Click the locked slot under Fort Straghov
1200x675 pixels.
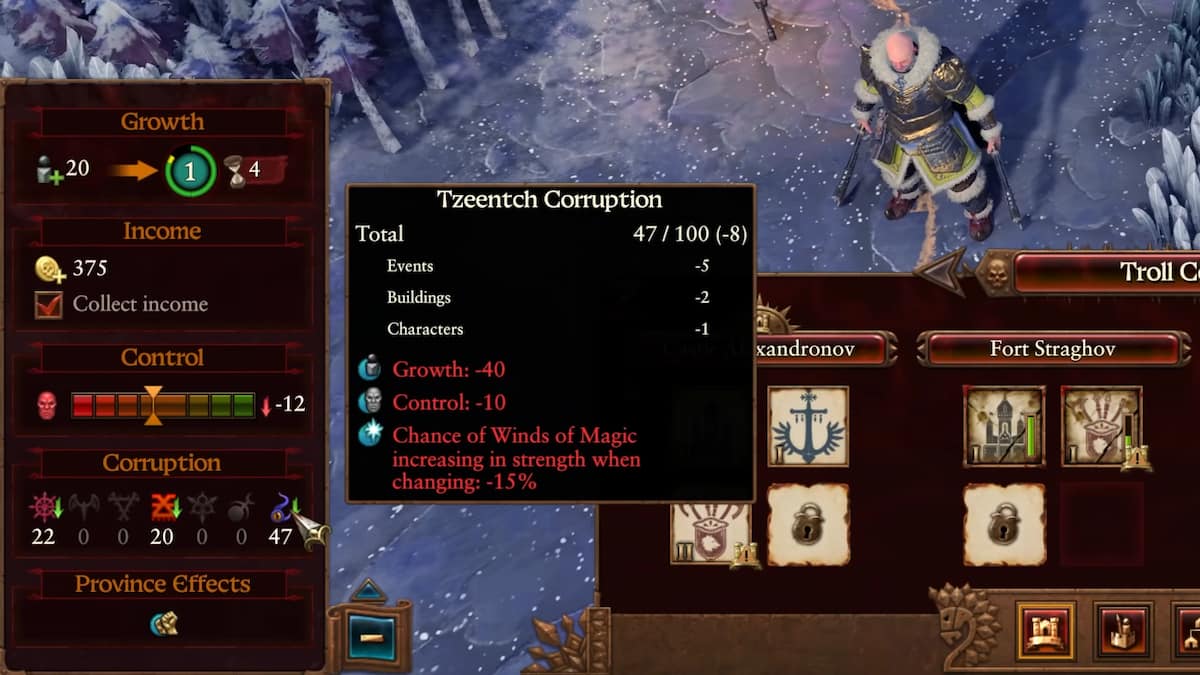(1004, 523)
